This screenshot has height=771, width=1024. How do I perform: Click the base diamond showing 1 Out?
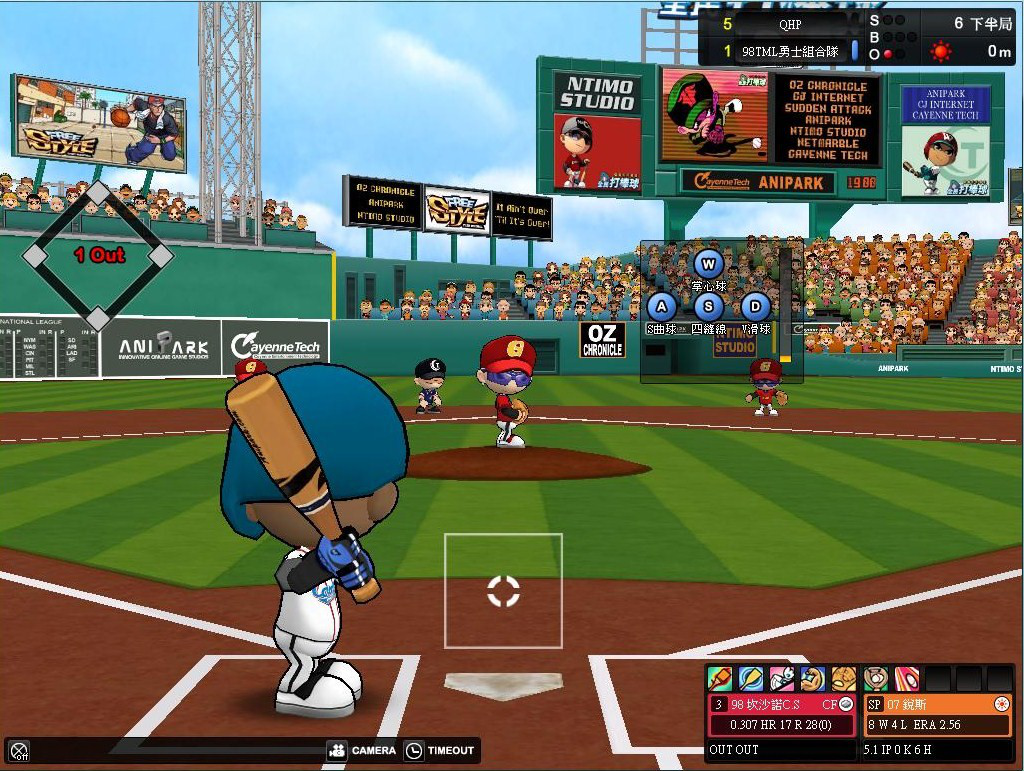point(98,256)
